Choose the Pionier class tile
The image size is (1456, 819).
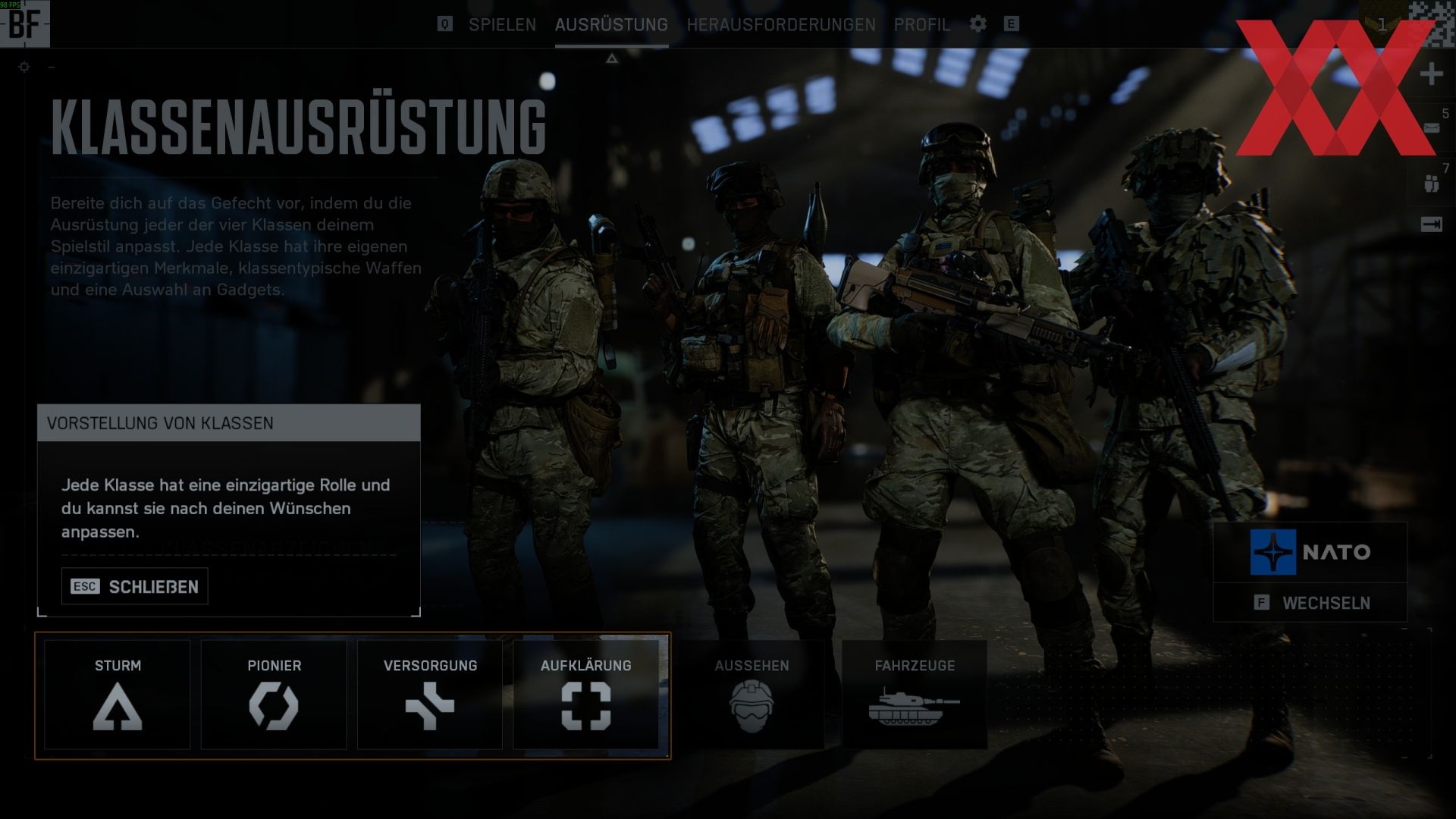pos(274,694)
